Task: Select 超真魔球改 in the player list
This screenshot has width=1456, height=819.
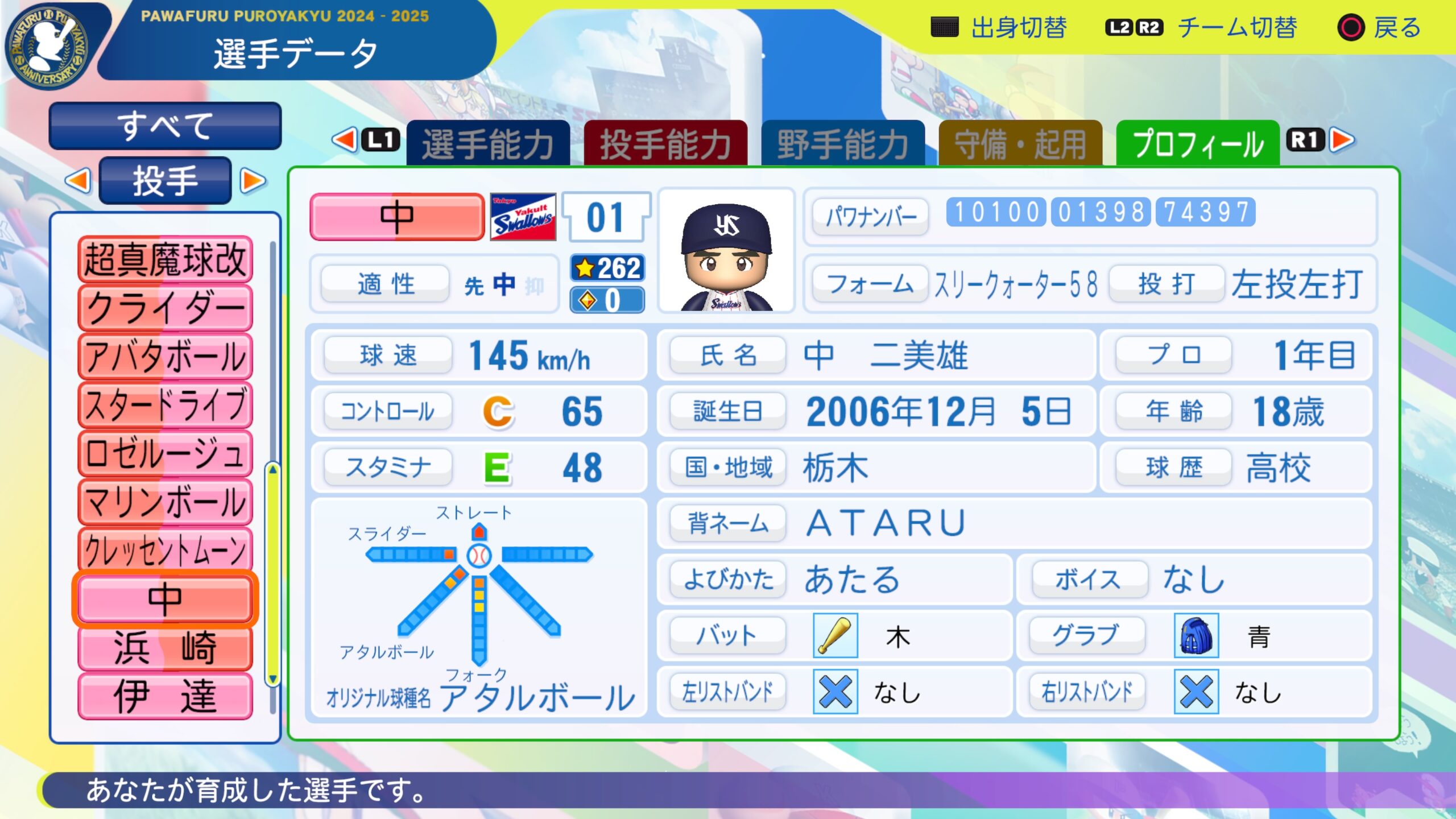Action: (165, 260)
